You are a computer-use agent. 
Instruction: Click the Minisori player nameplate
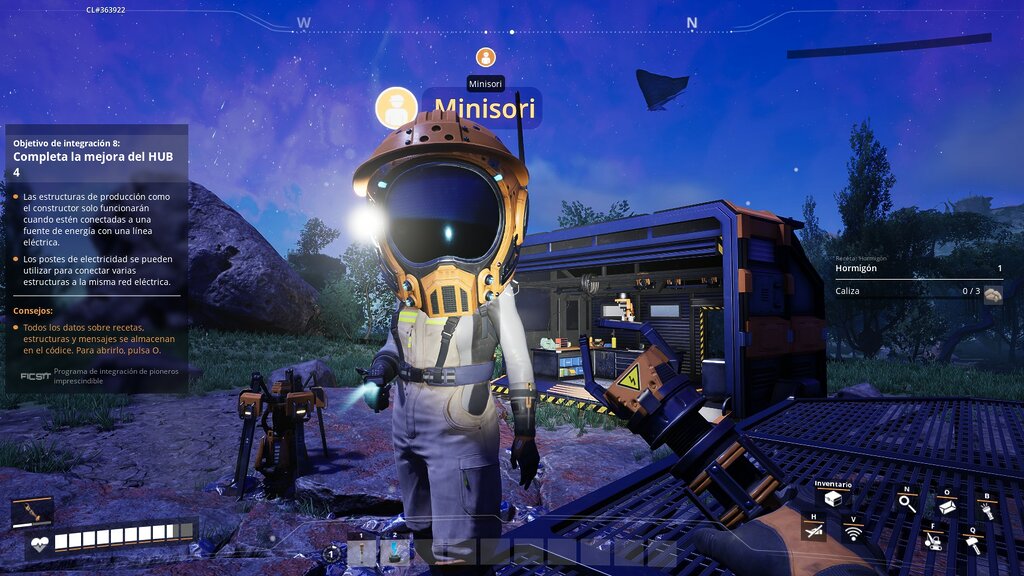click(484, 108)
